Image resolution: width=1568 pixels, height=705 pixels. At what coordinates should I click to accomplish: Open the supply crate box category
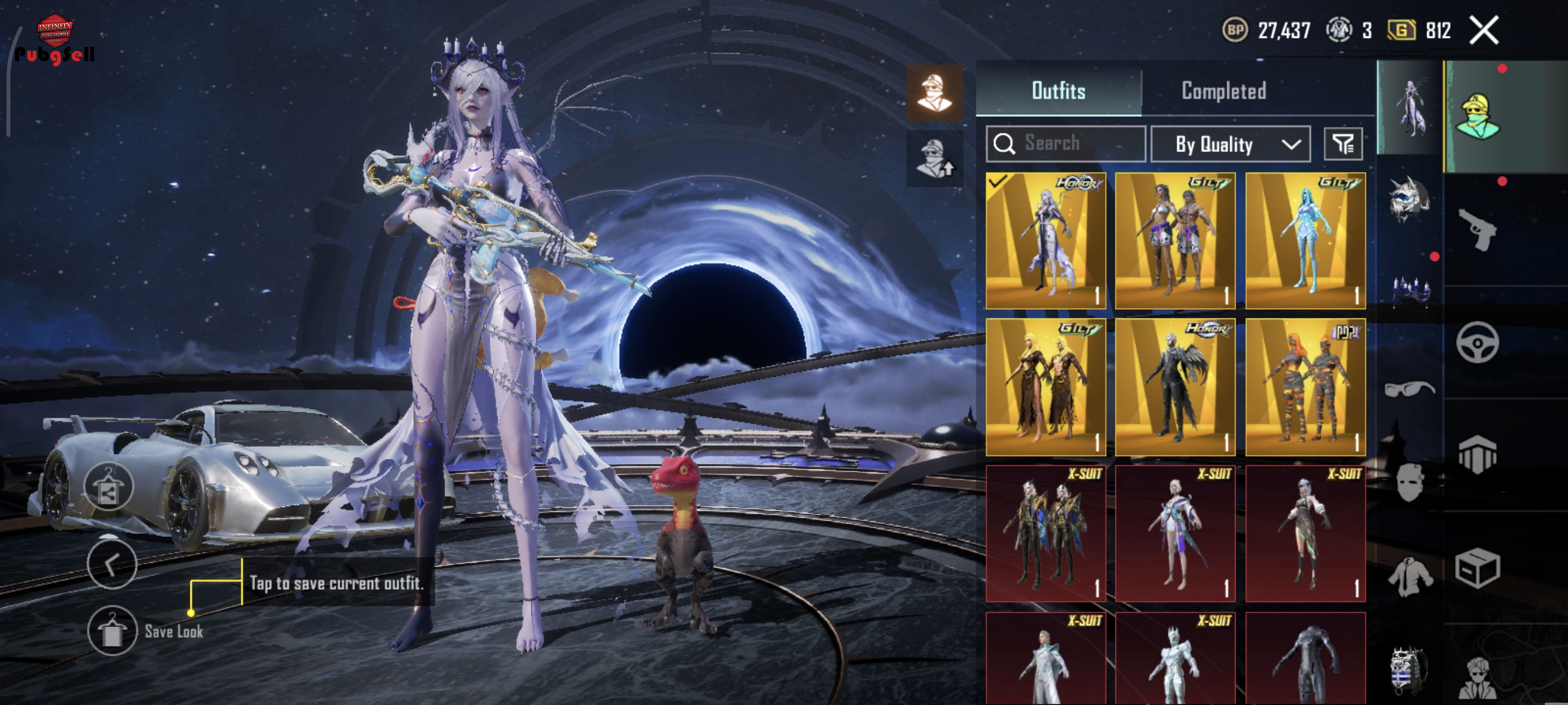pyautogui.click(x=1477, y=568)
